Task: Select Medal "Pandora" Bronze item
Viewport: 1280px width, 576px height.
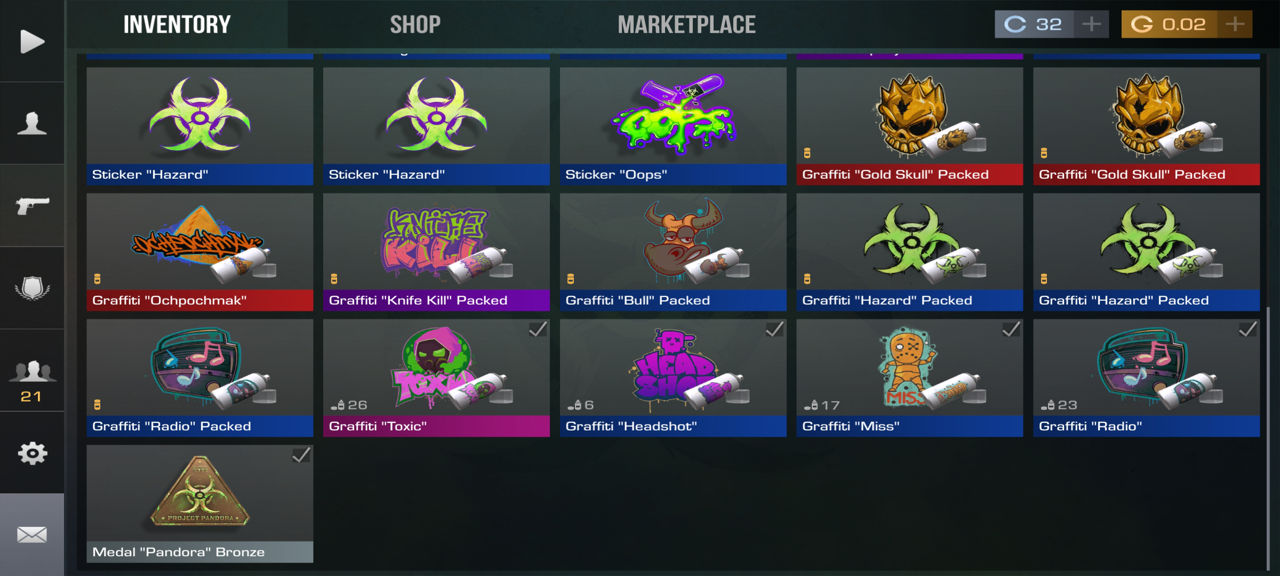Action: click(x=200, y=503)
